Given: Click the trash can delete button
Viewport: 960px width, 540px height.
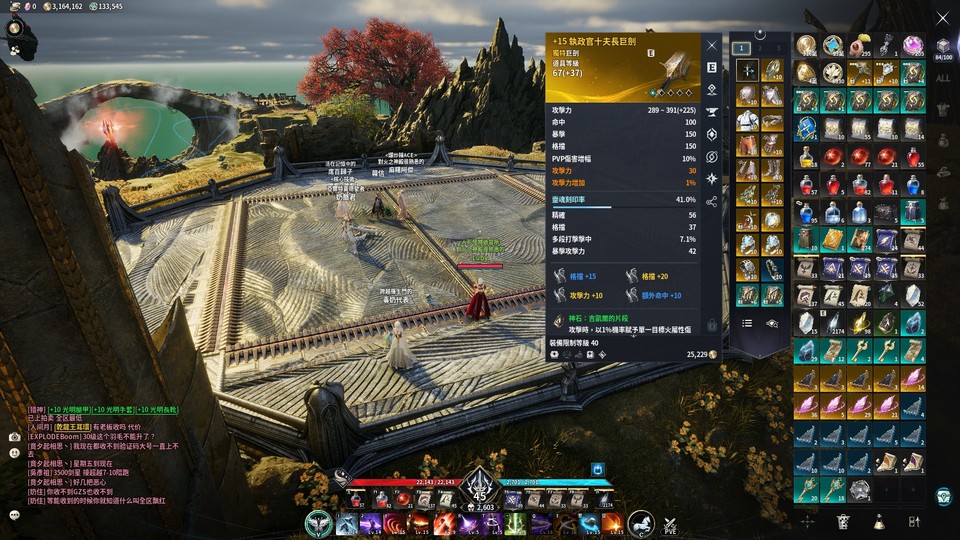Looking at the screenshot, I should click(x=843, y=521).
